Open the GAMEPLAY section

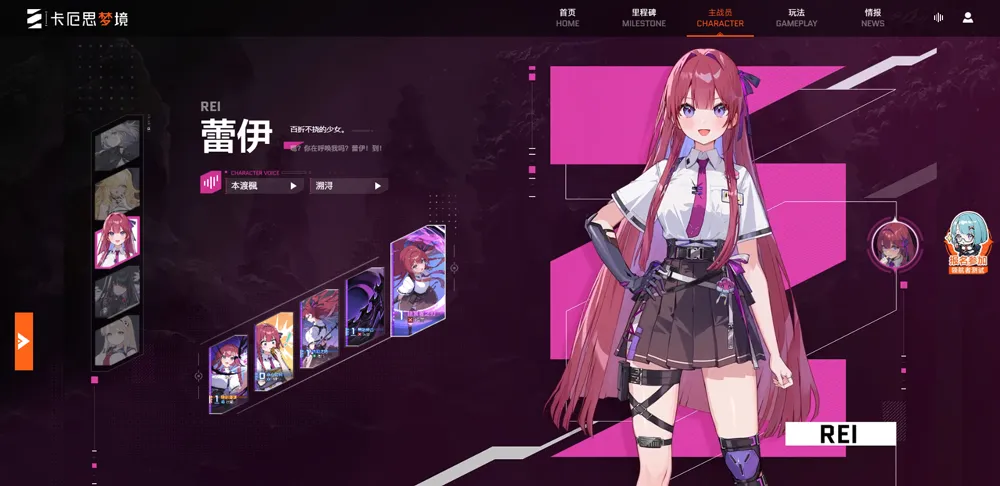pos(796,17)
